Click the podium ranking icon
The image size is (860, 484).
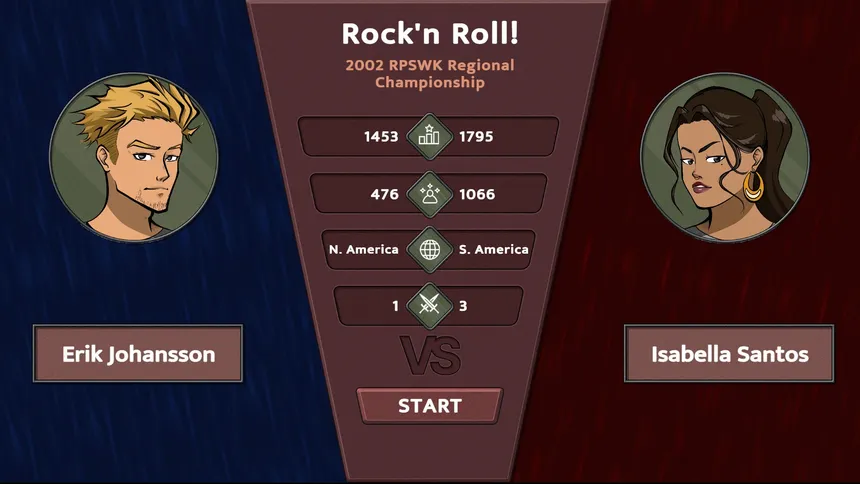(x=429, y=137)
